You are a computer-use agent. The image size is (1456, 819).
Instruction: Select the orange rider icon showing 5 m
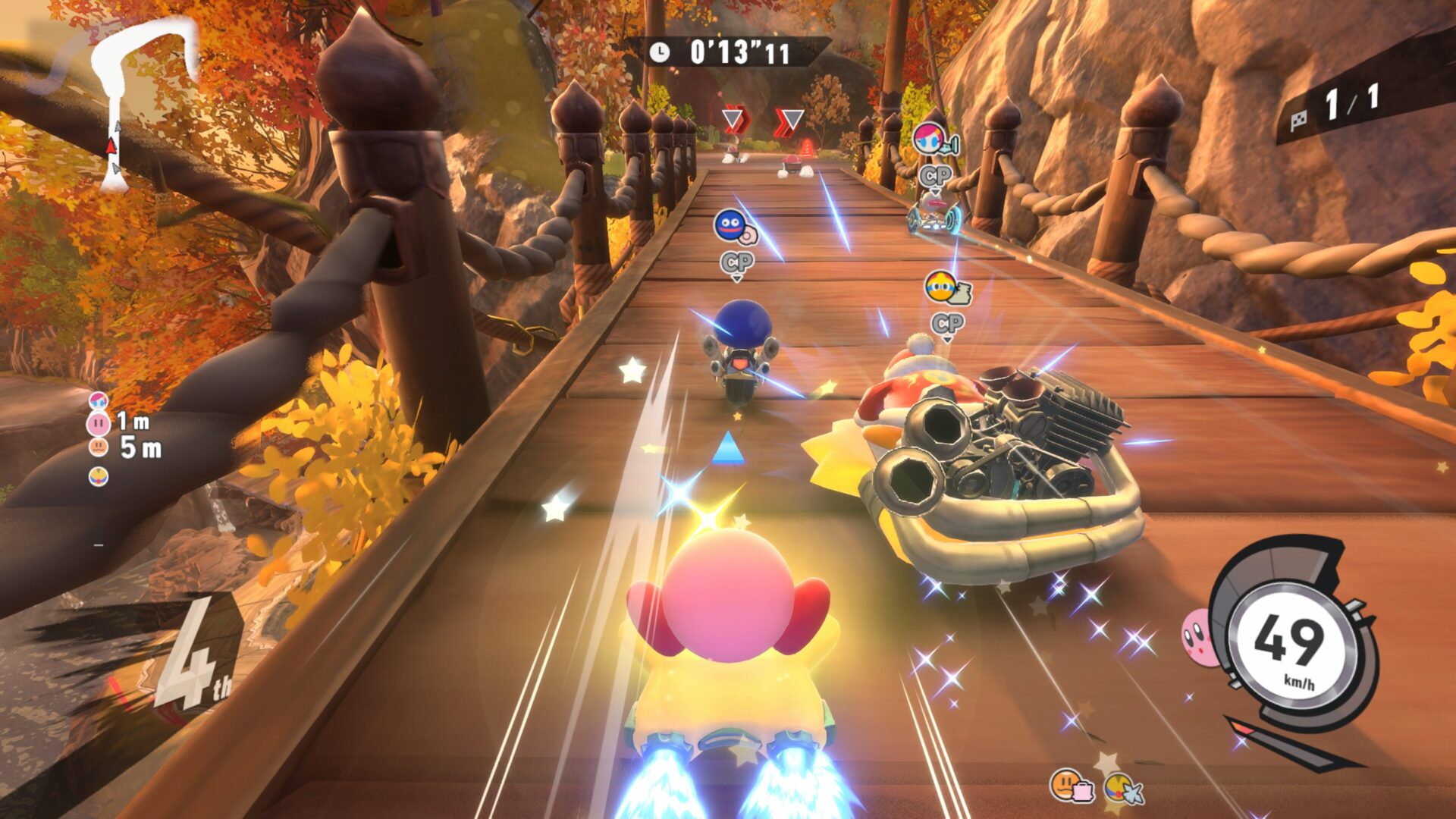click(x=99, y=447)
